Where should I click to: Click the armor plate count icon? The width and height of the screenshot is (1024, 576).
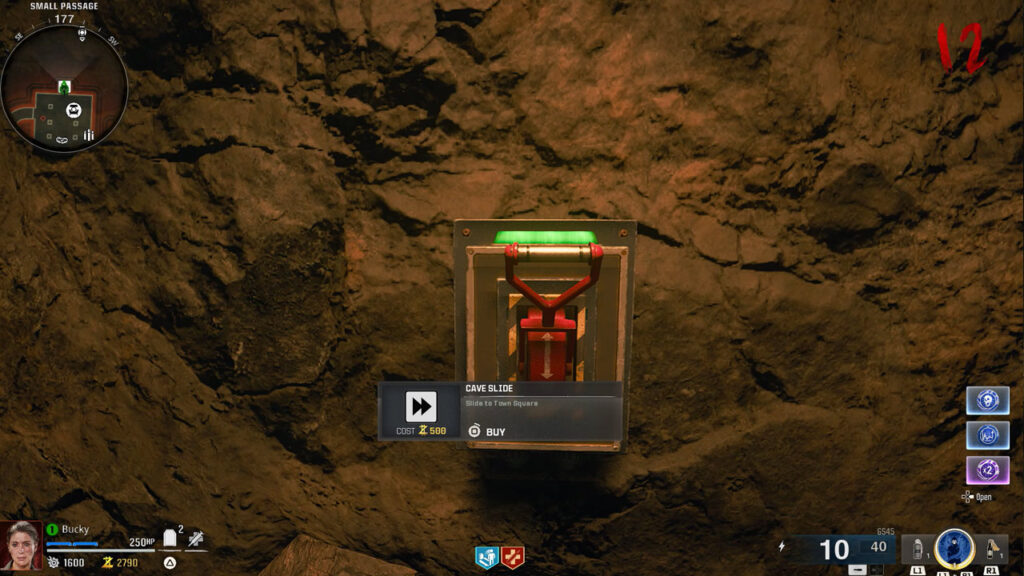click(x=170, y=539)
